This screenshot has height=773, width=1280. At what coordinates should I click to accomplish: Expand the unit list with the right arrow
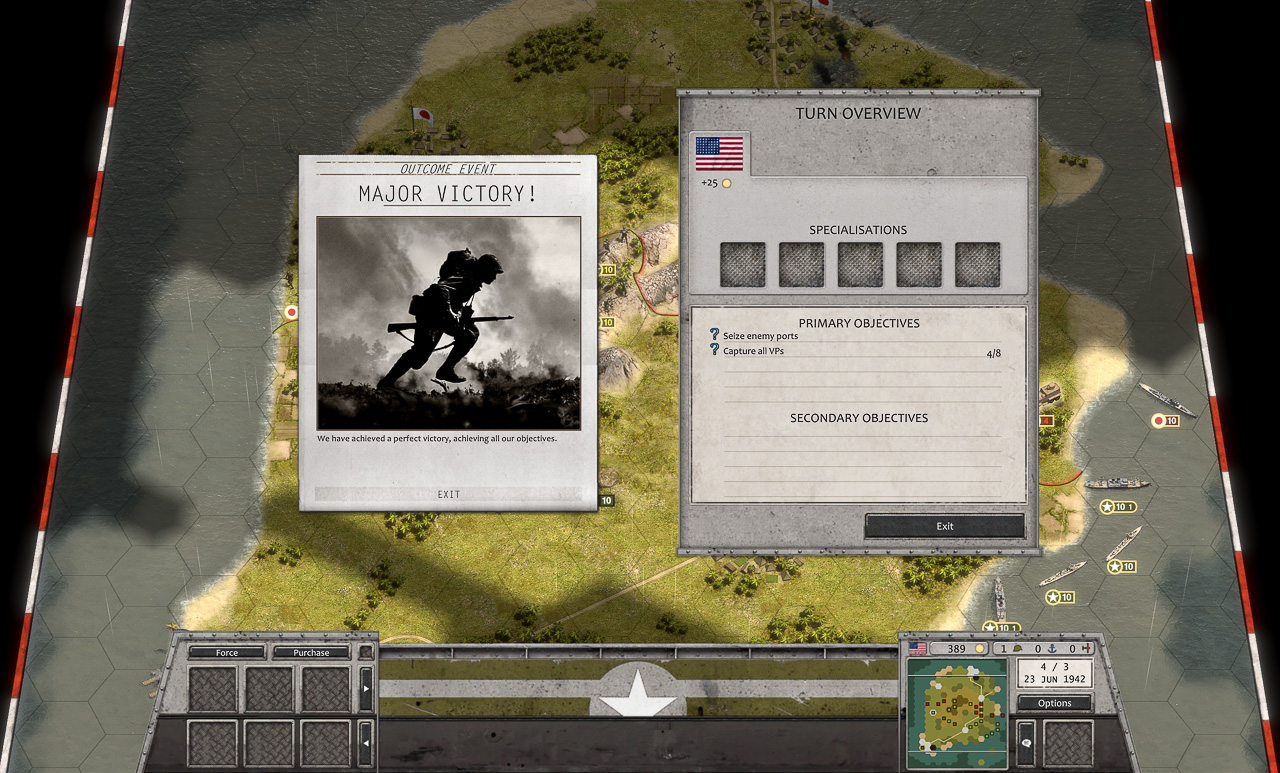366,689
